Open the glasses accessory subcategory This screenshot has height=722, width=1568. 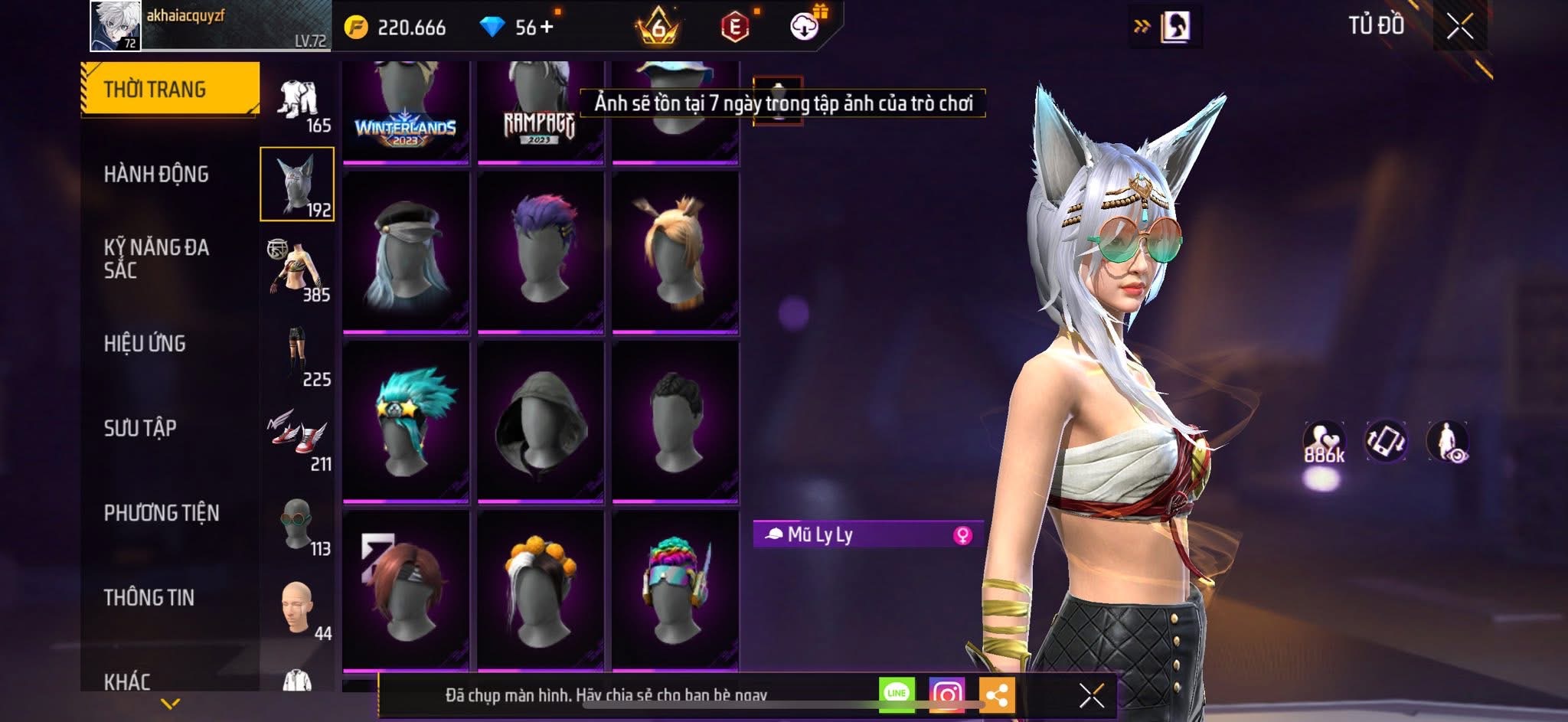[x=298, y=524]
